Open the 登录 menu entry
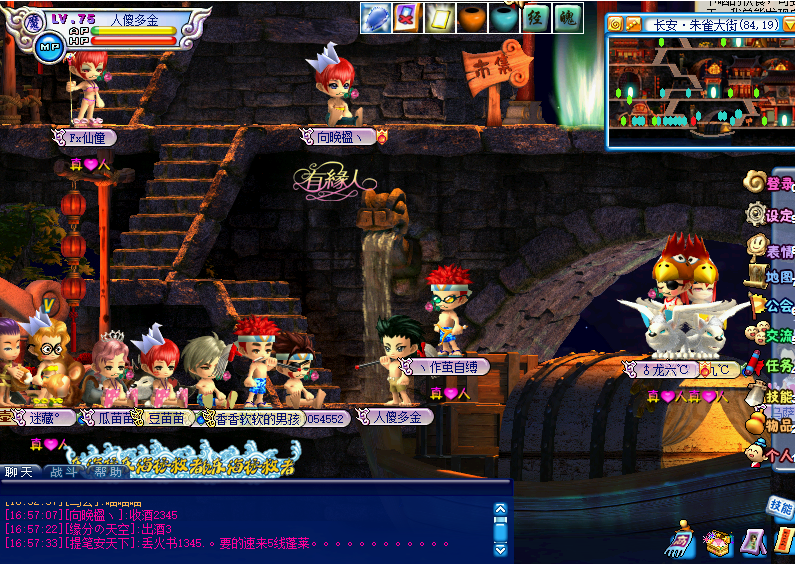This screenshot has width=795, height=564. coord(769,183)
